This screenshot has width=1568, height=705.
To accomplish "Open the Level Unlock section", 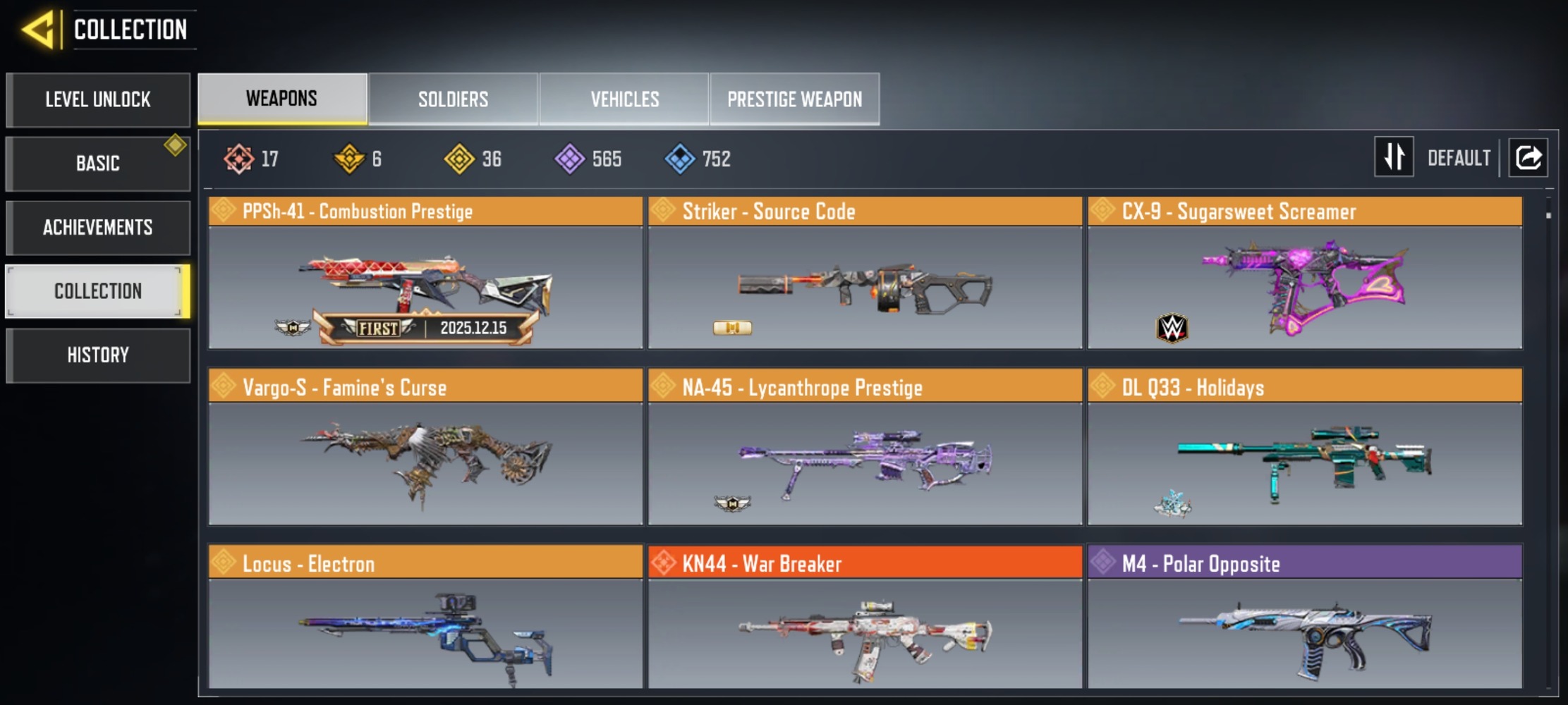I will [x=98, y=99].
